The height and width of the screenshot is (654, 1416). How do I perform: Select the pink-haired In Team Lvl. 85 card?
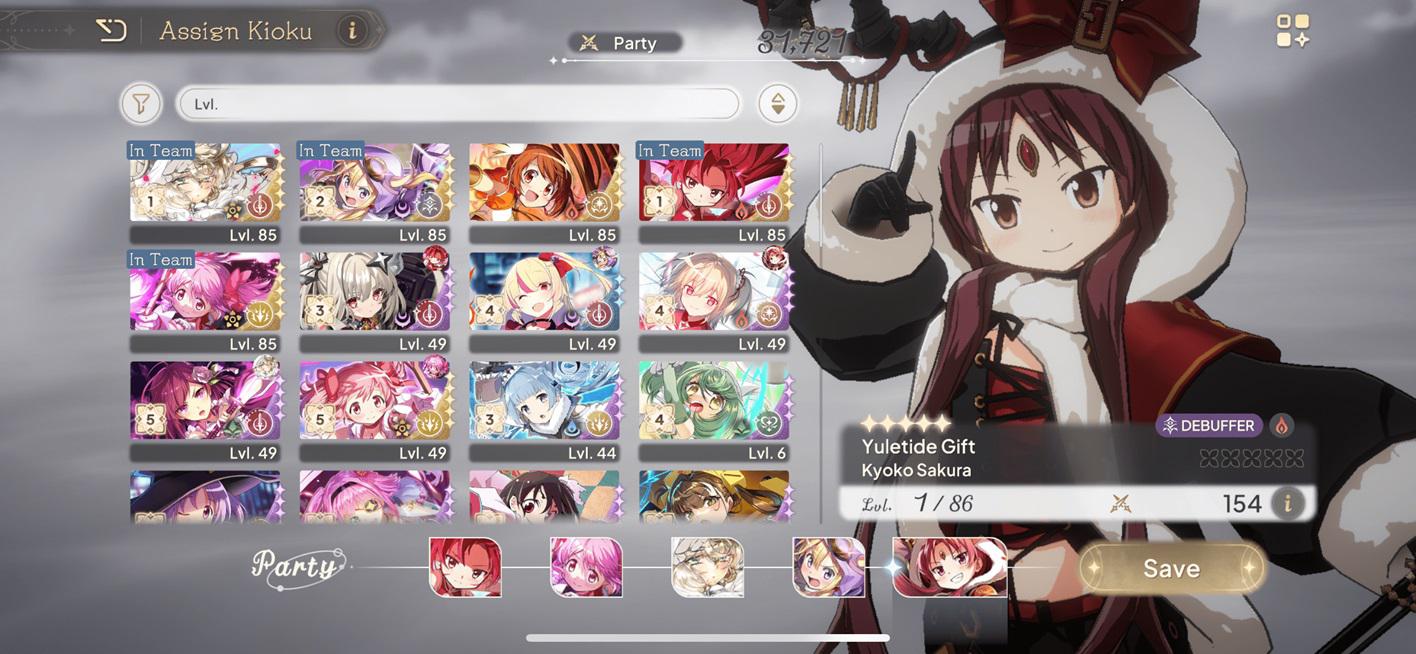[205, 292]
